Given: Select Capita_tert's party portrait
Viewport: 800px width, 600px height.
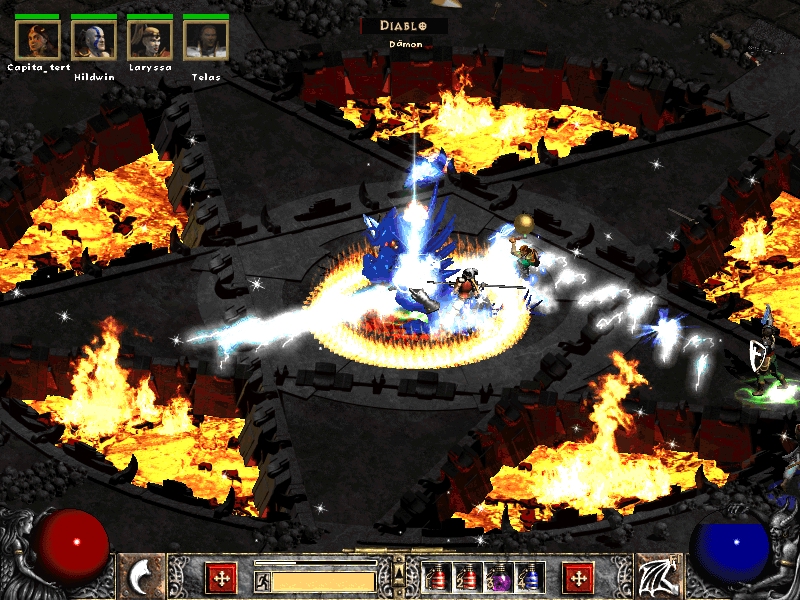Looking at the screenshot, I should click(38, 39).
